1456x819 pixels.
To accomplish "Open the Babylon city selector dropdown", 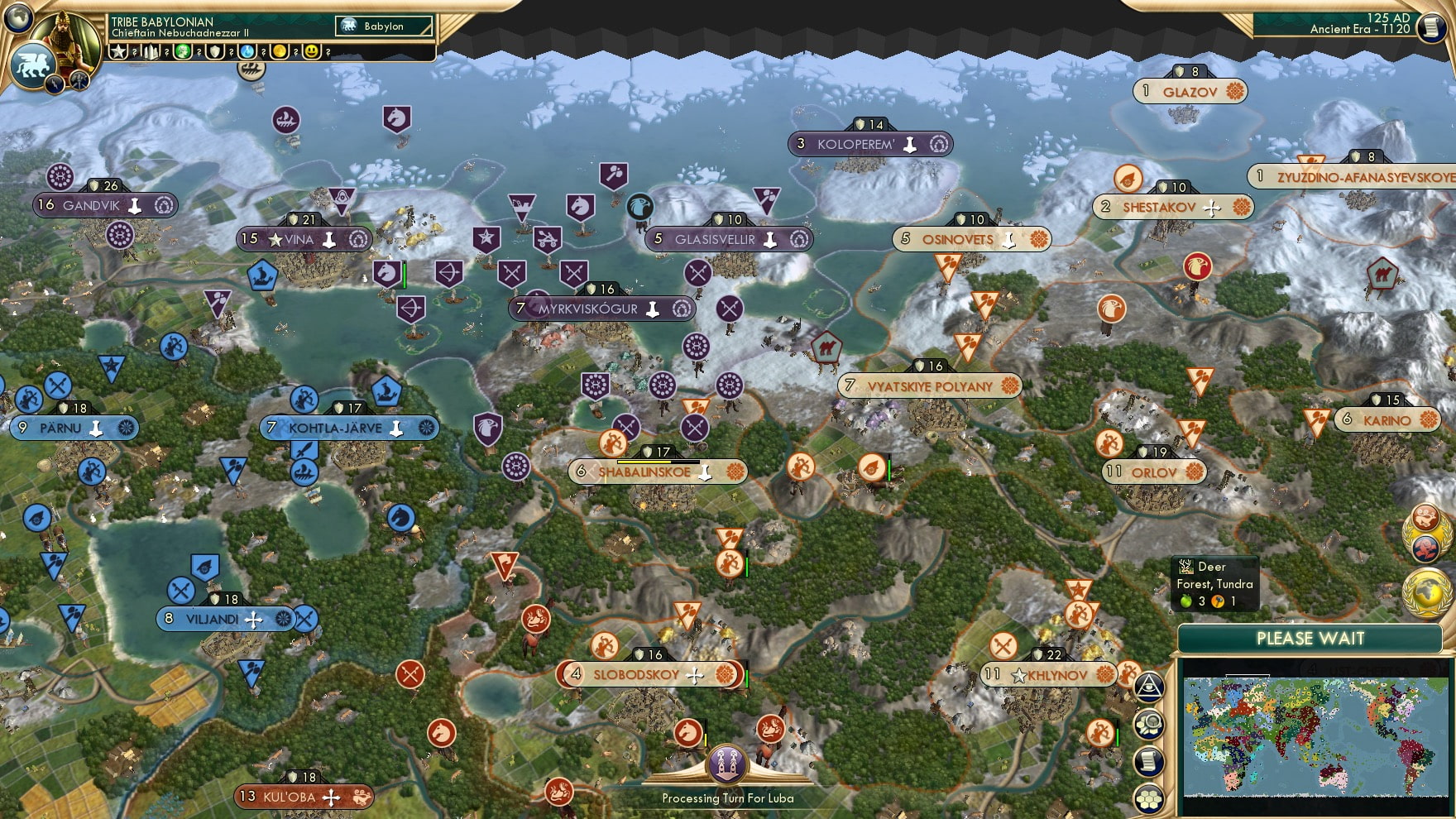I will point(382,26).
